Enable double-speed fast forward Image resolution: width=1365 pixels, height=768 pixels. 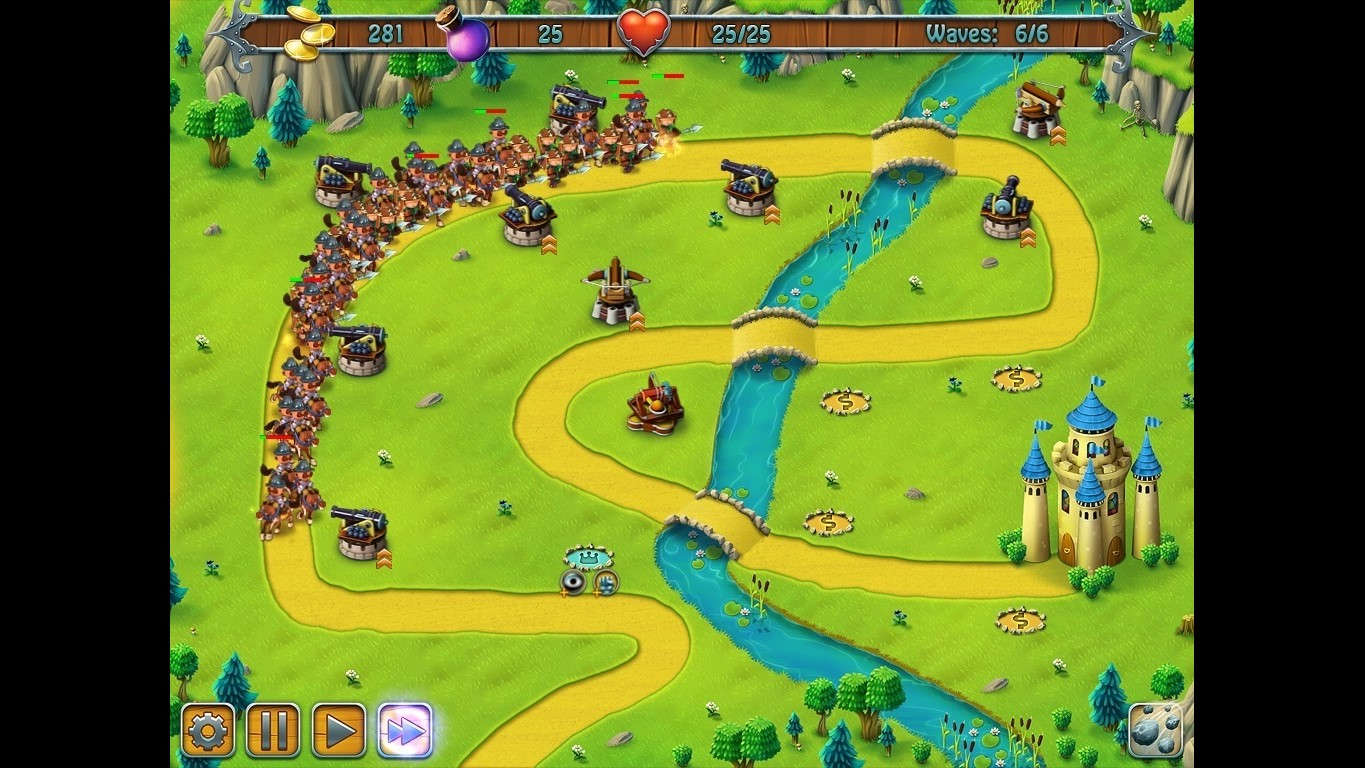[x=401, y=730]
